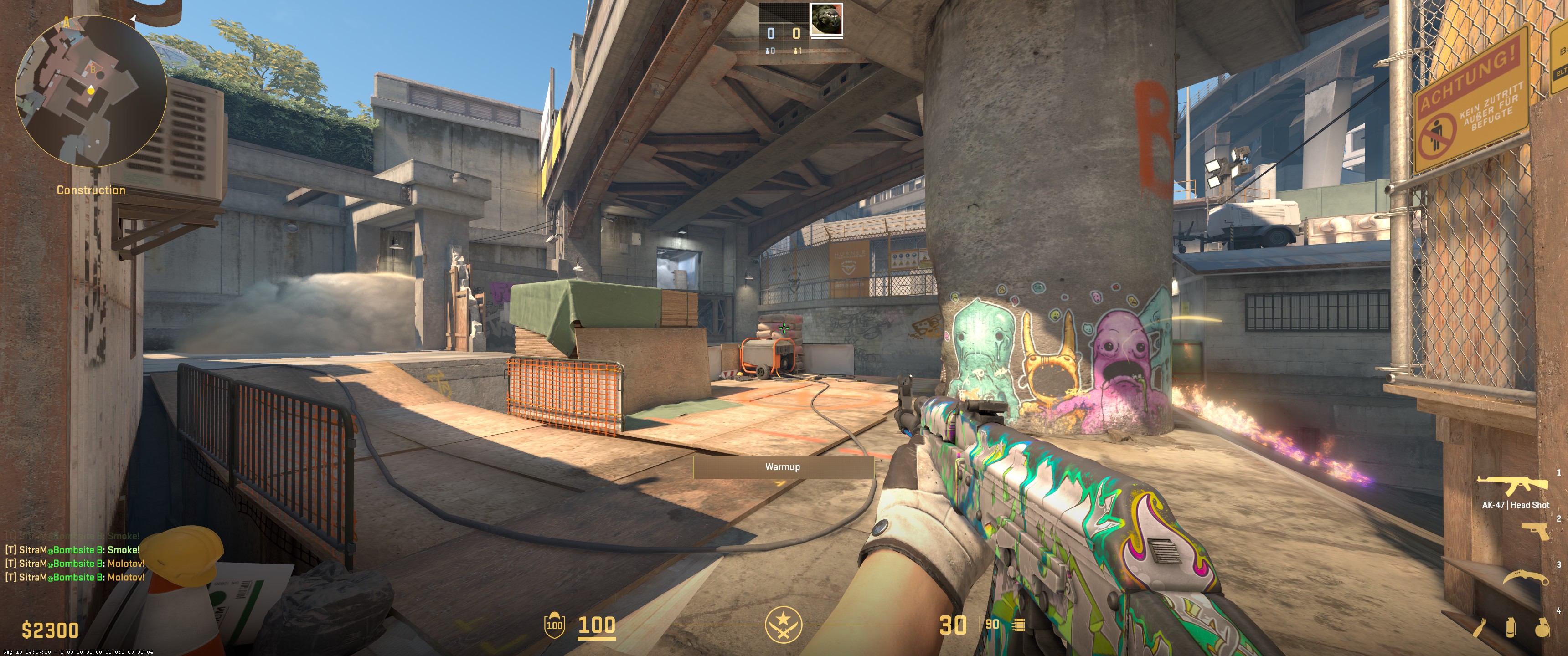Click the bombsite A marker on the minimap

67,23
